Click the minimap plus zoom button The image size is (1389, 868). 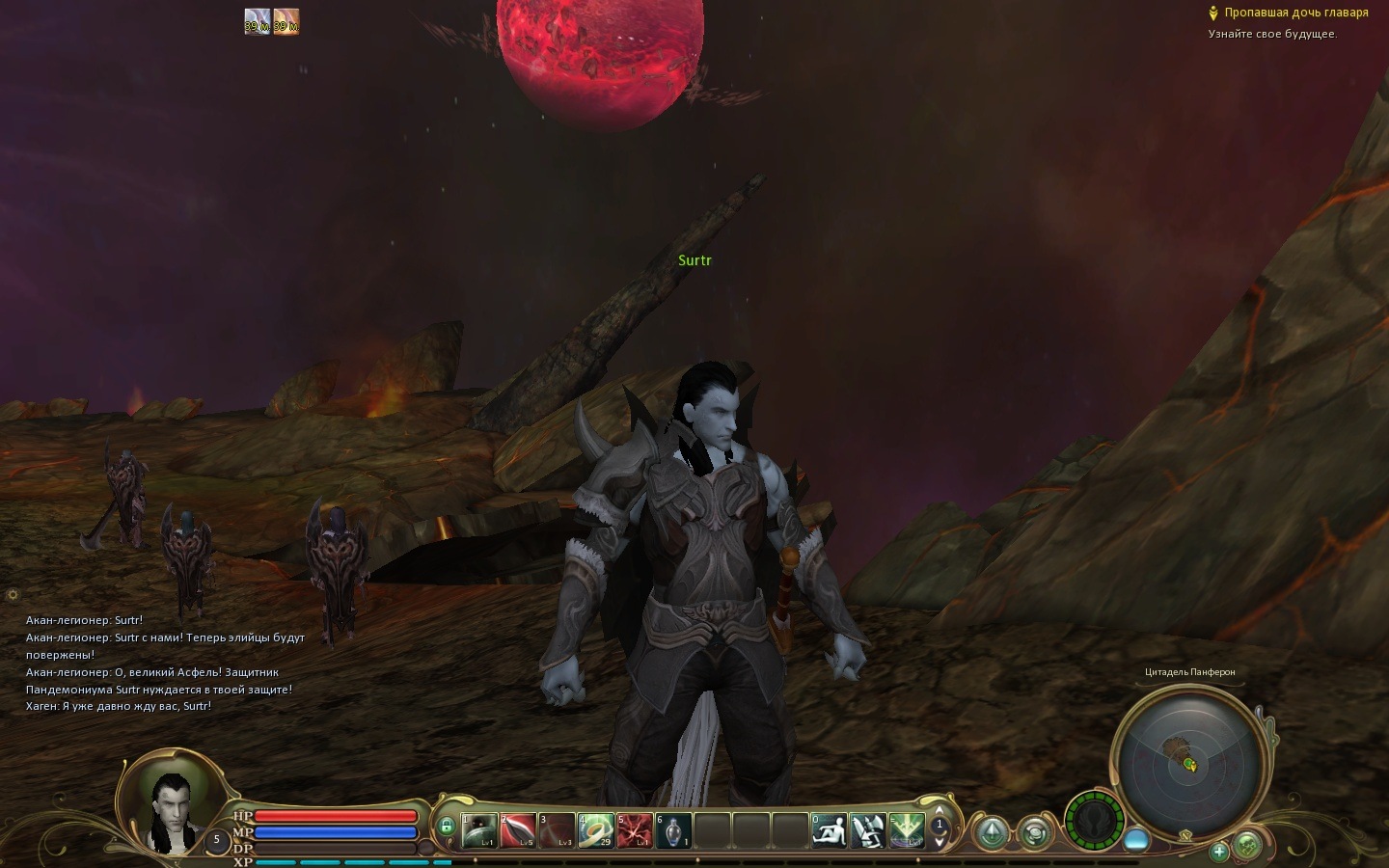tap(1219, 851)
